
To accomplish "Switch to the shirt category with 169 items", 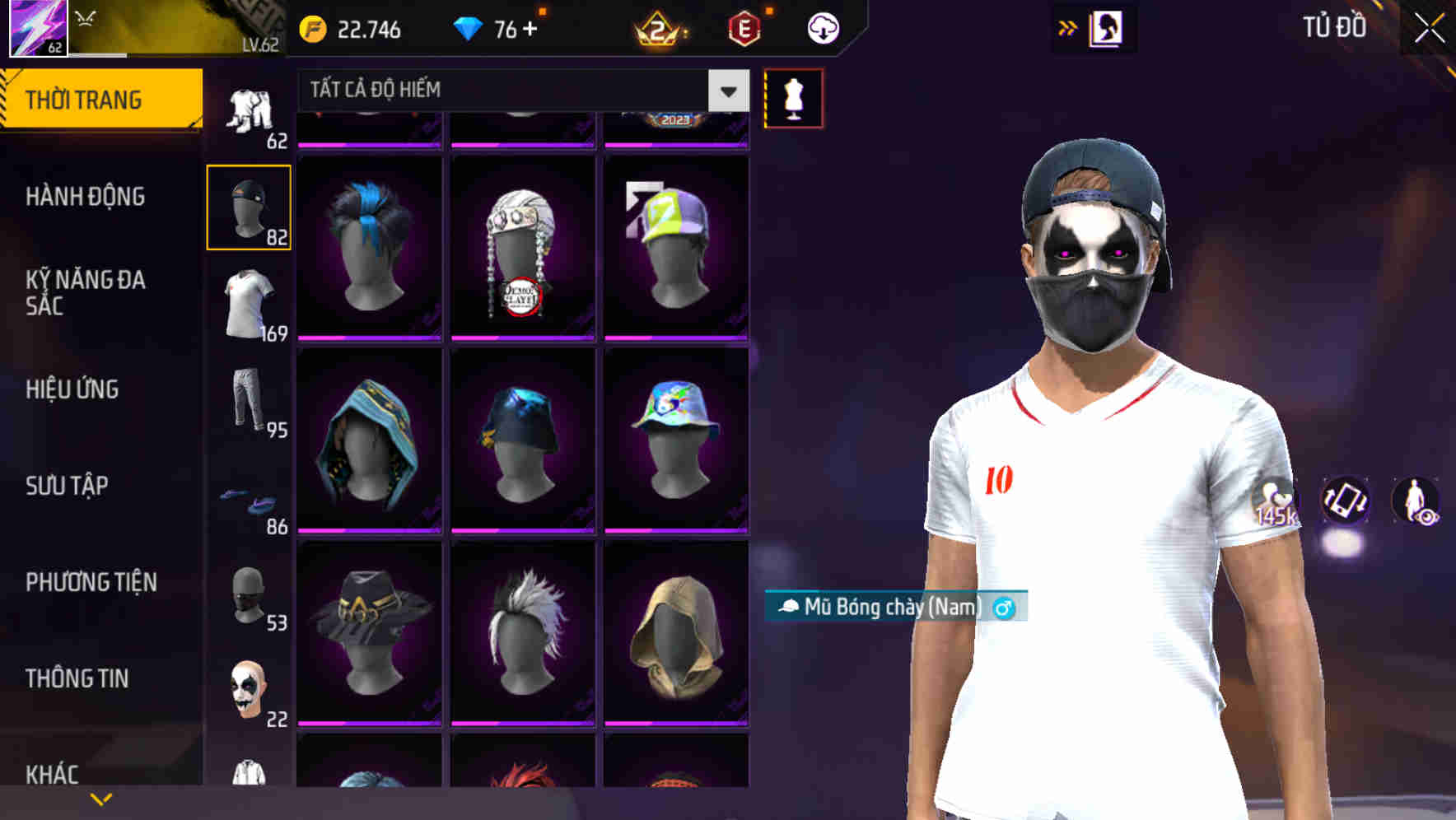I will pyautogui.click(x=249, y=301).
